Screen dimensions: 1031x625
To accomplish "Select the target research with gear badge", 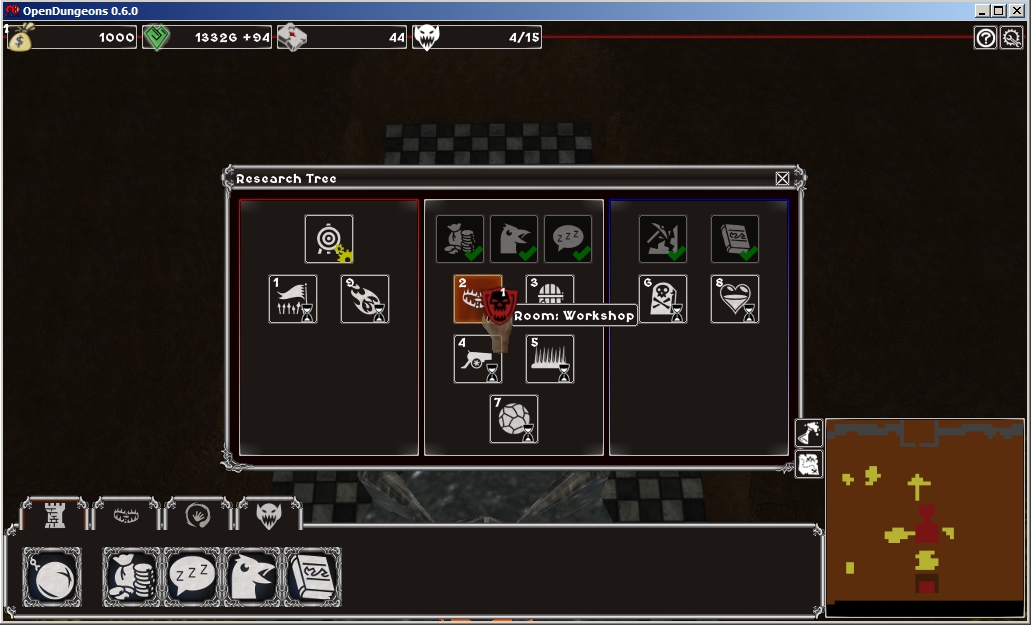I will tap(329, 240).
